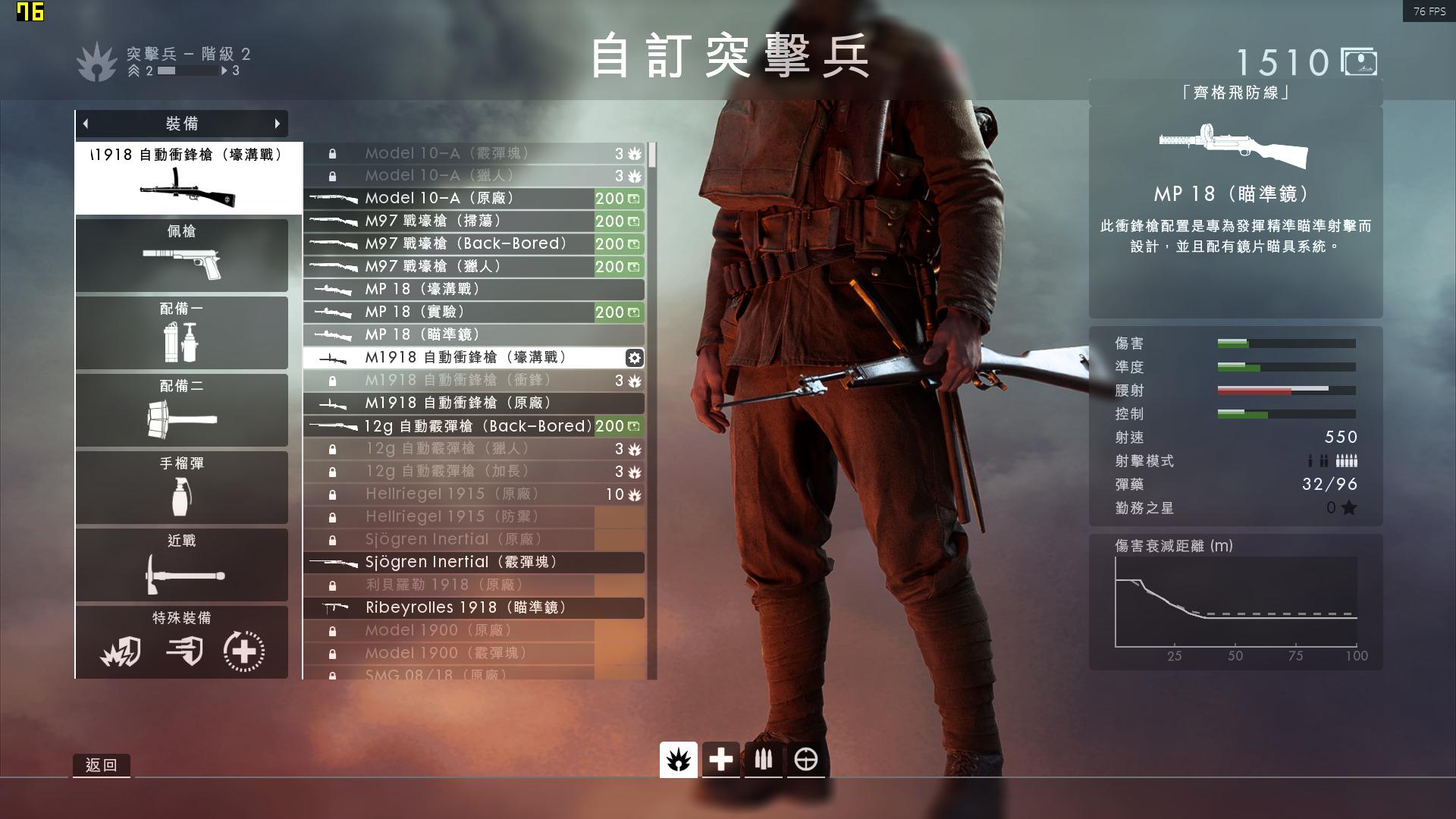Click the highlighted Assault class flame icon
The height and width of the screenshot is (819, 1456).
pos(679,758)
